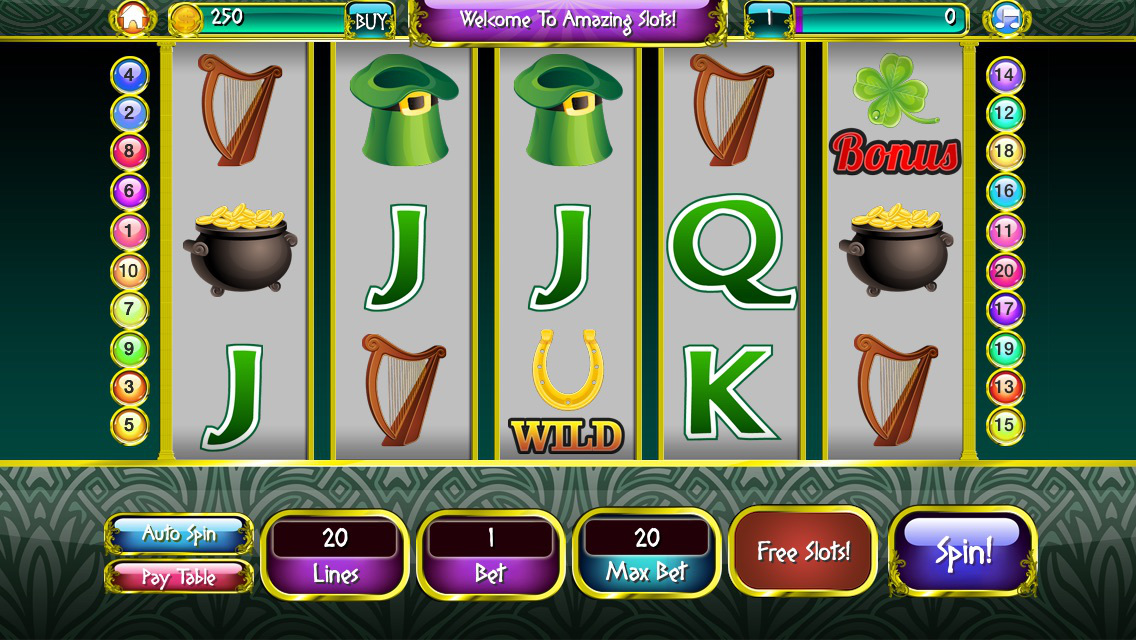Image resolution: width=1136 pixels, height=640 pixels.
Task: Click the BUY coins button
Action: point(370,19)
